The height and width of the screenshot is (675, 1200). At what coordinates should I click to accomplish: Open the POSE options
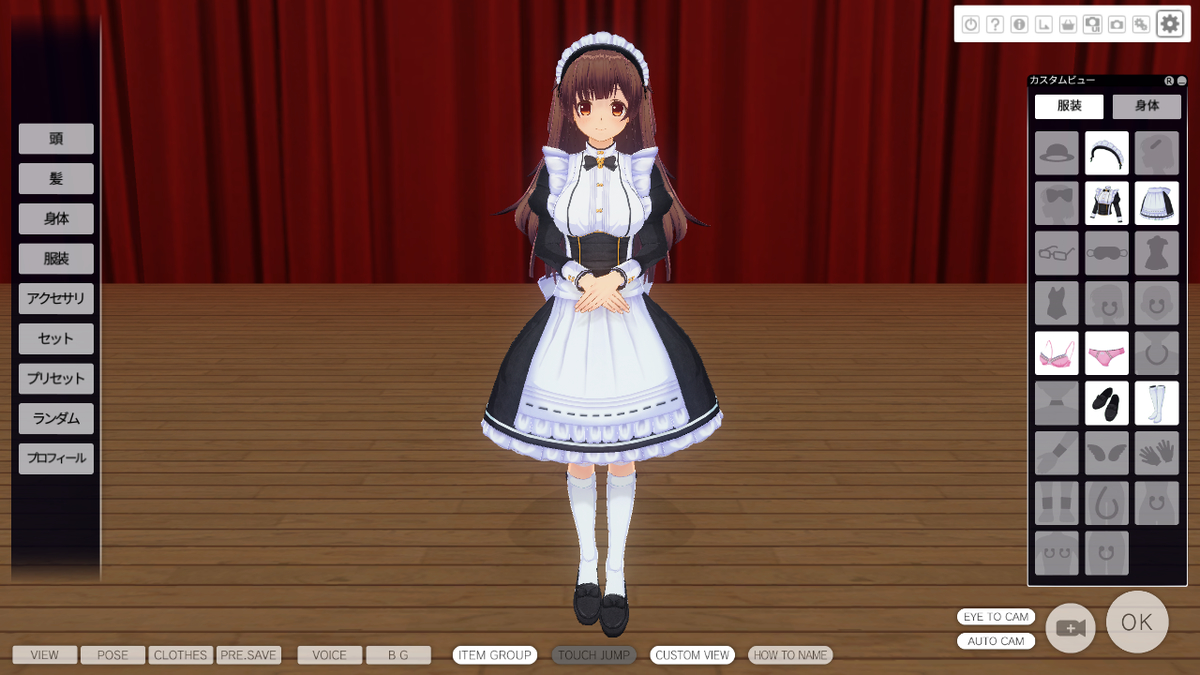point(112,655)
